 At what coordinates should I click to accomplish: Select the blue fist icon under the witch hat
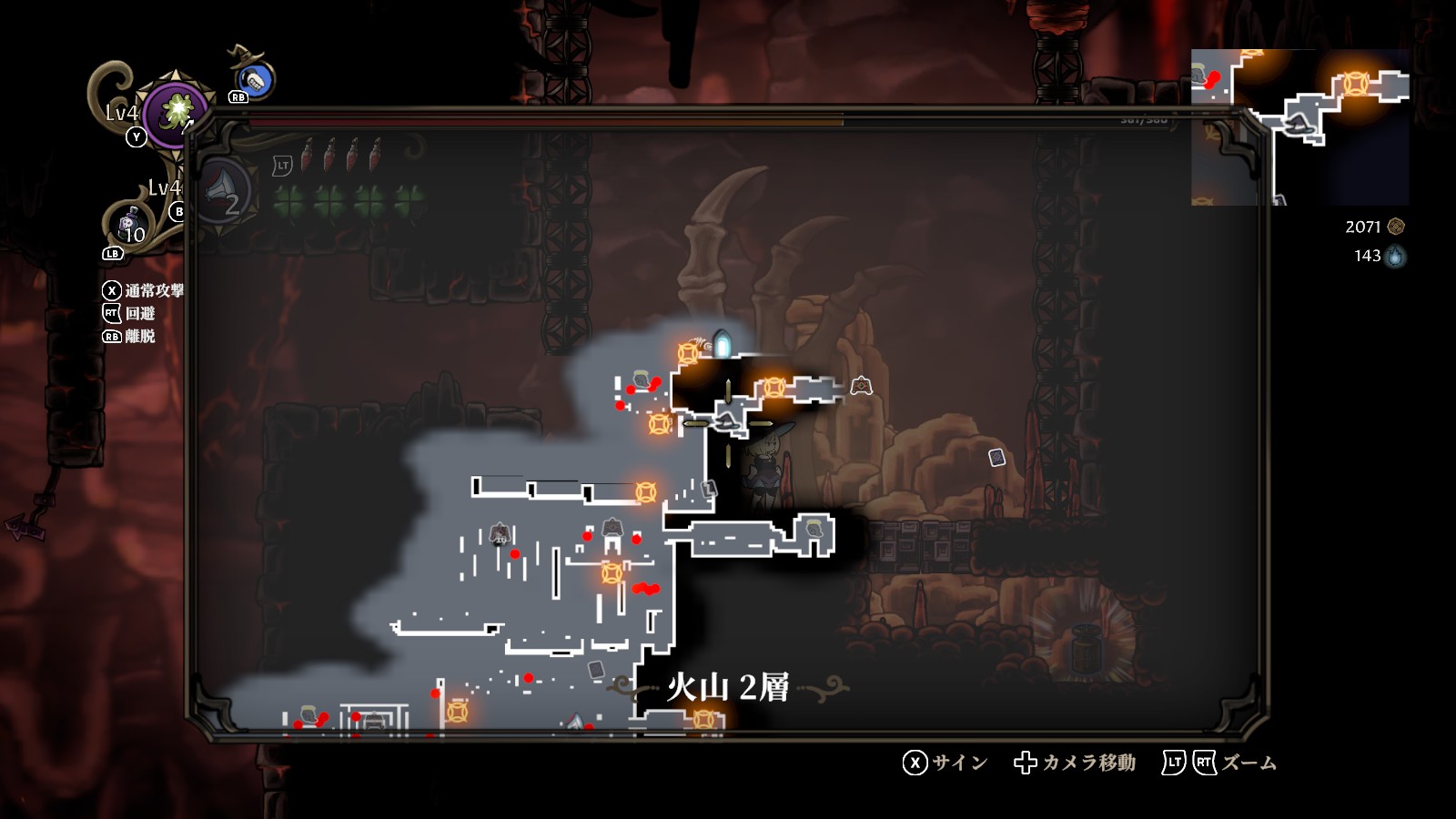[x=256, y=81]
